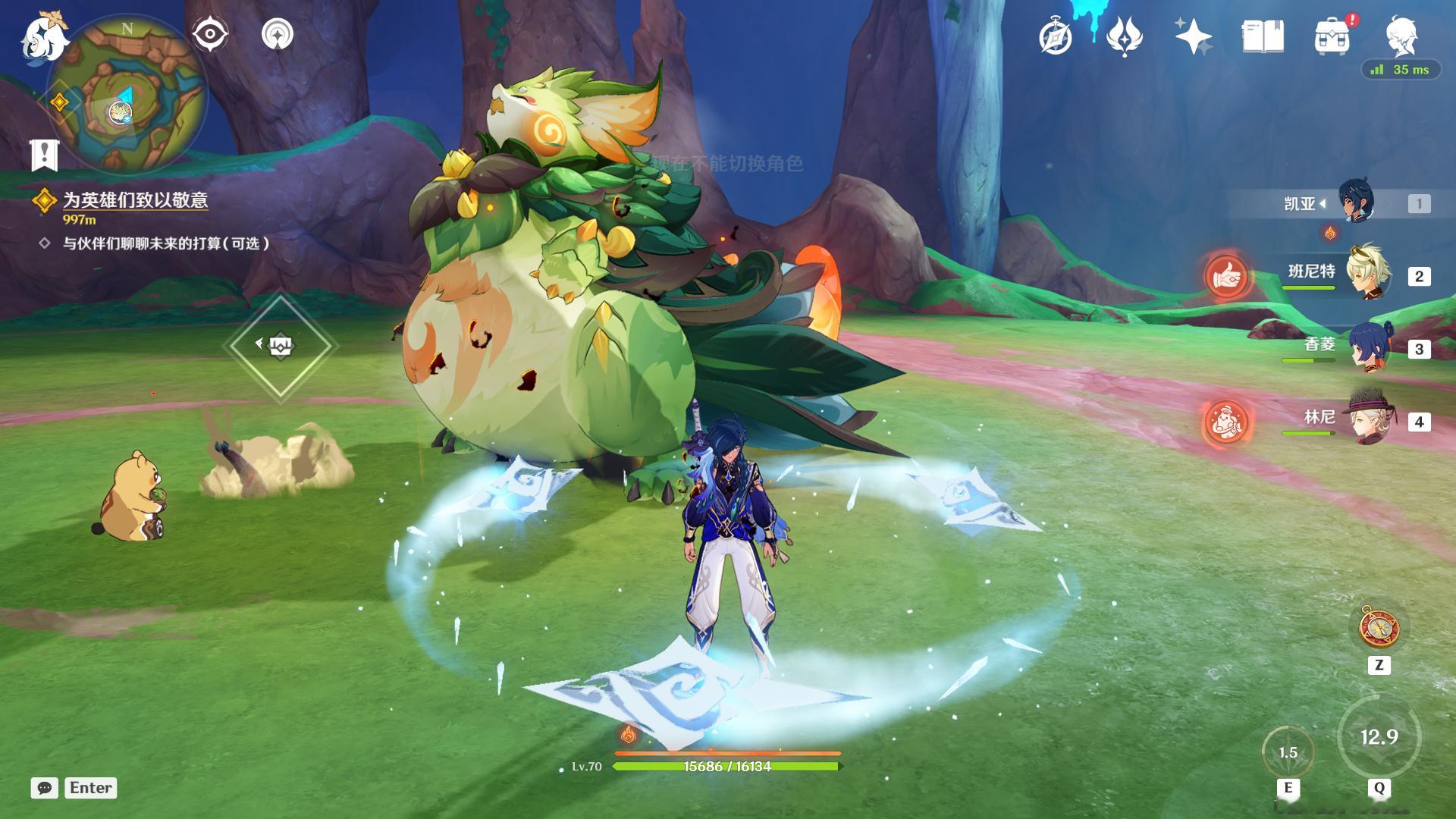Image resolution: width=1456 pixels, height=819 pixels.
Task: Open the Paimon menu
Action: [x=44, y=38]
